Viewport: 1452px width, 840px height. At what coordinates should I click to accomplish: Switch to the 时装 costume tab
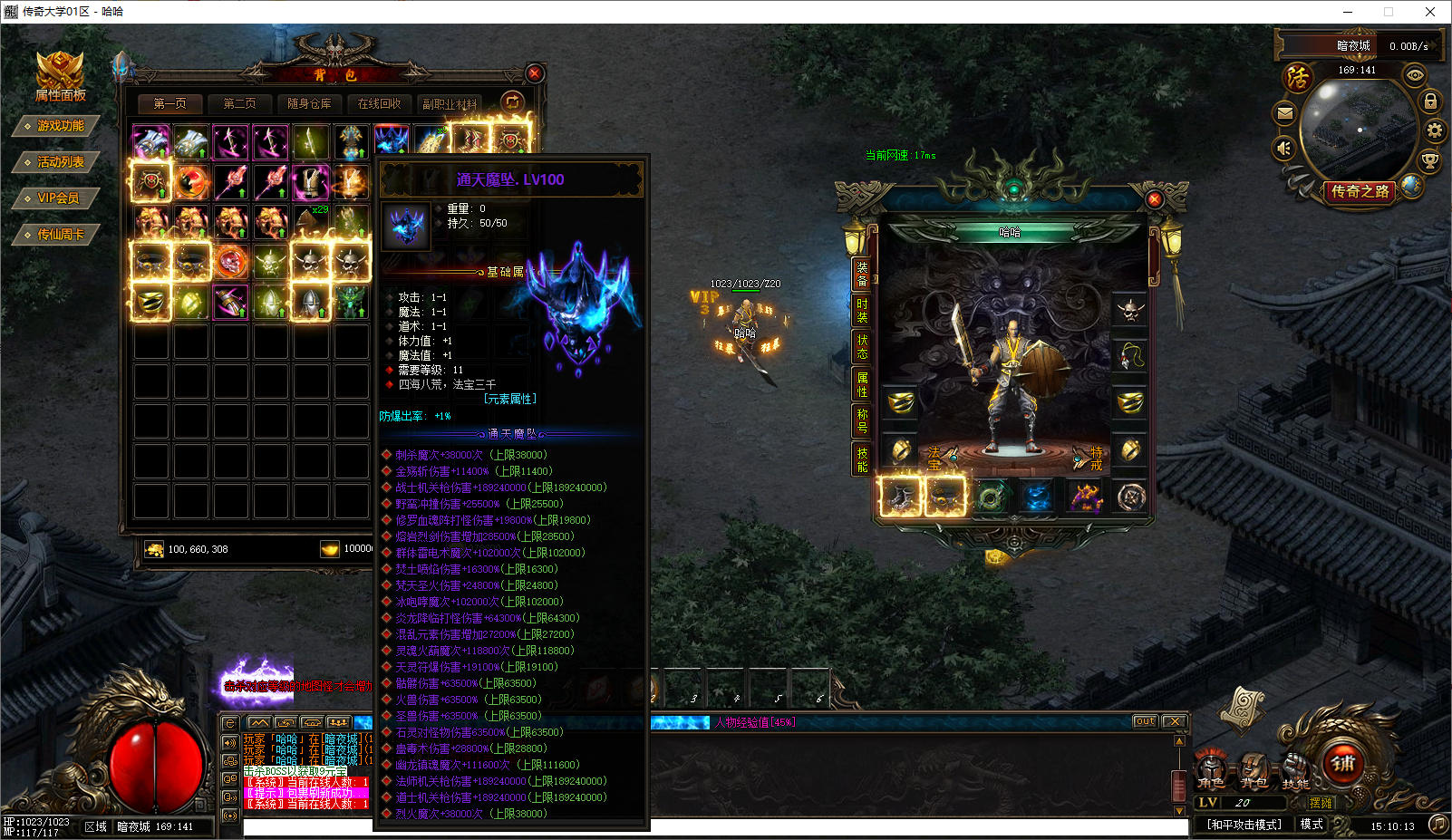862,310
